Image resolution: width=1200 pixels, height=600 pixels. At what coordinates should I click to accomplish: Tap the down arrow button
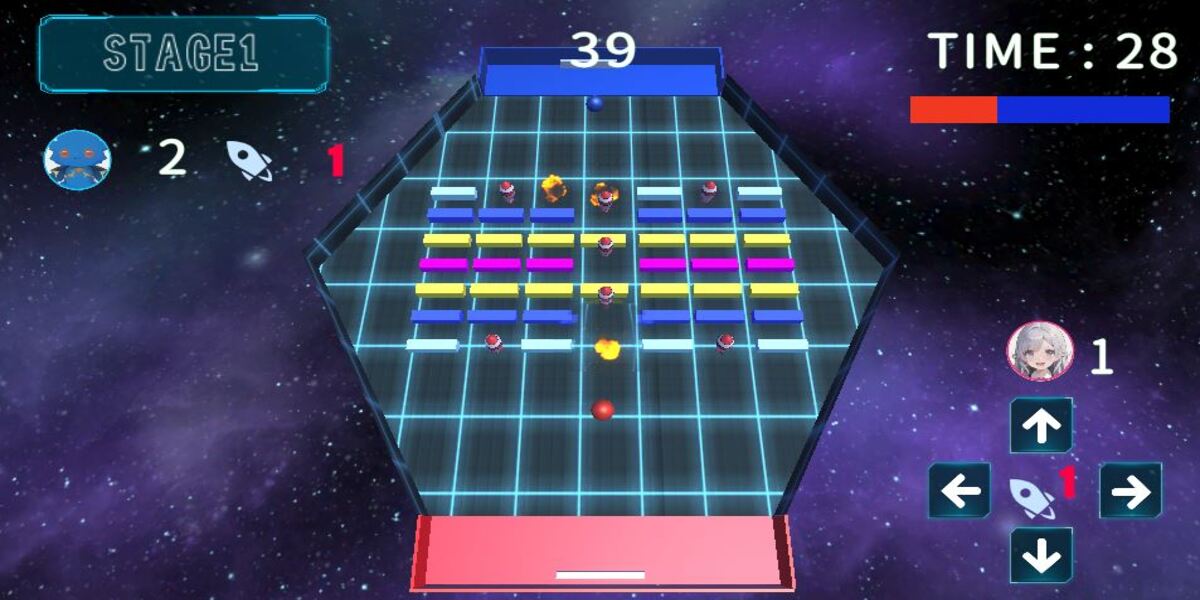(x=1041, y=555)
